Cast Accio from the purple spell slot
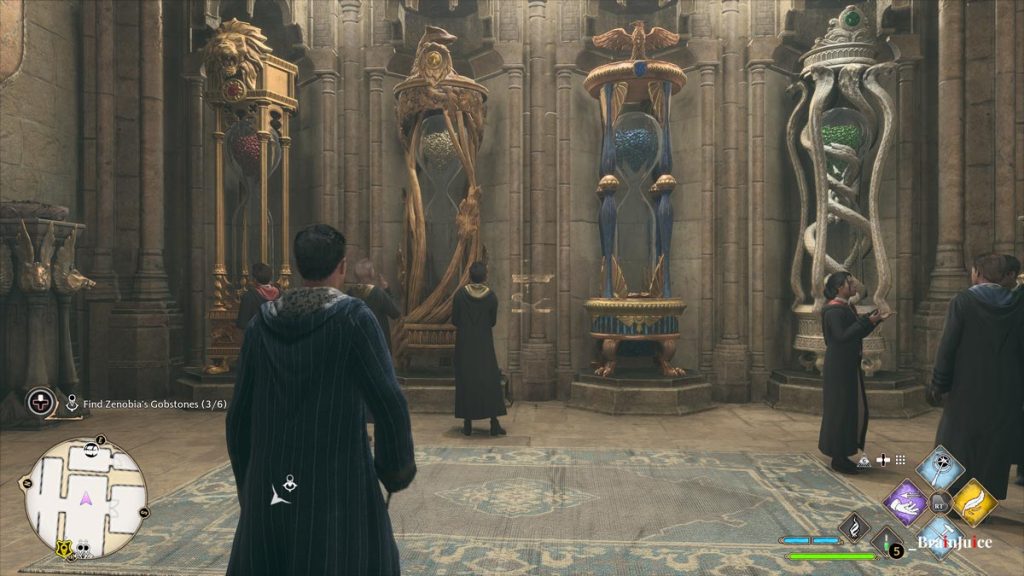Image resolution: width=1024 pixels, height=576 pixels. [906, 500]
